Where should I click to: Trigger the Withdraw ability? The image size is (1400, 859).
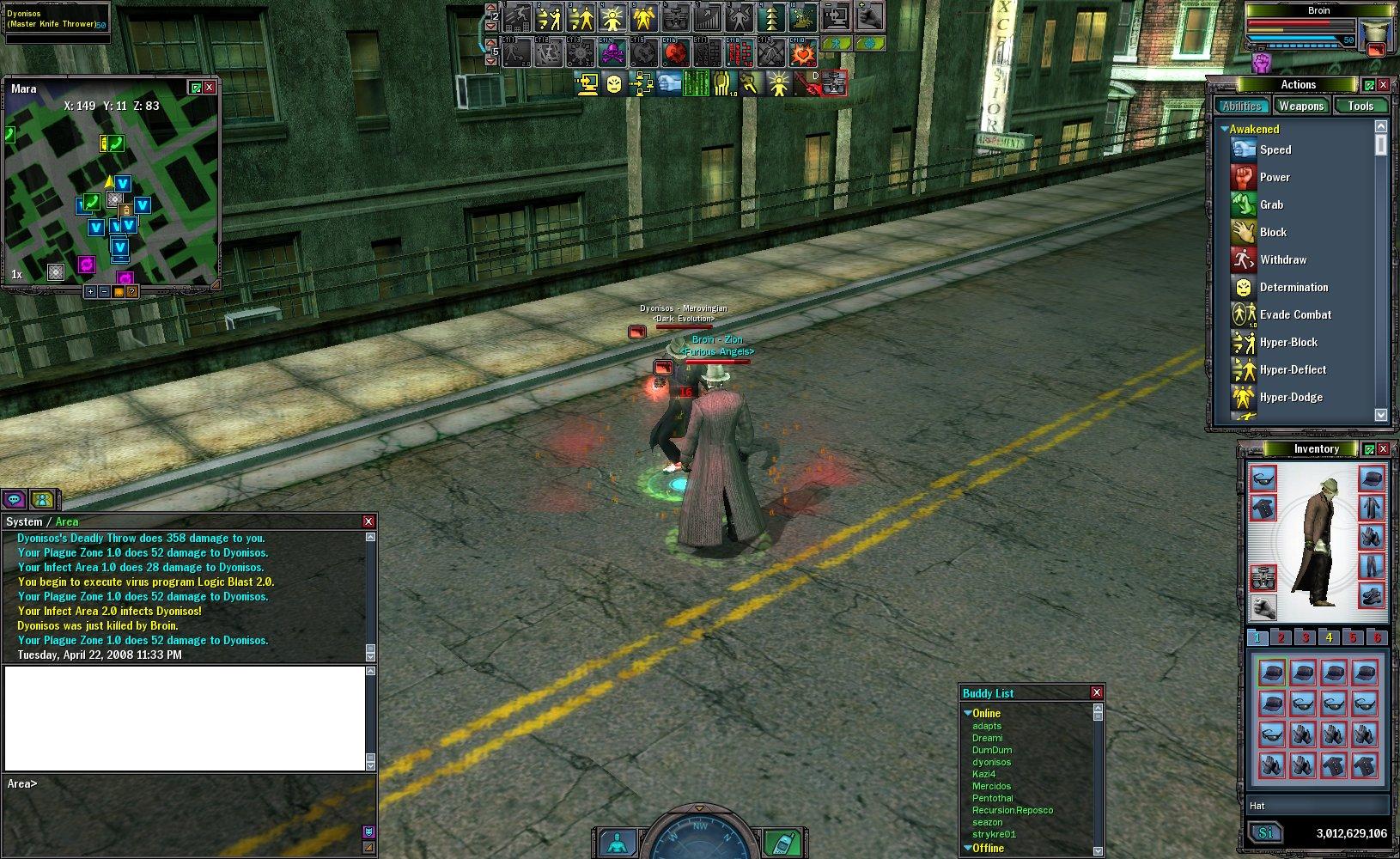pyautogui.click(x=1282, y=259)
